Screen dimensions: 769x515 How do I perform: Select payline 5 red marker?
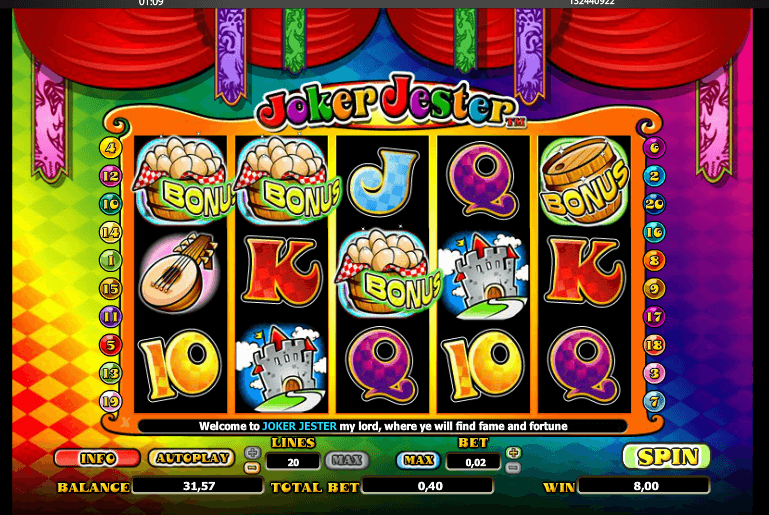coord(110,345)
